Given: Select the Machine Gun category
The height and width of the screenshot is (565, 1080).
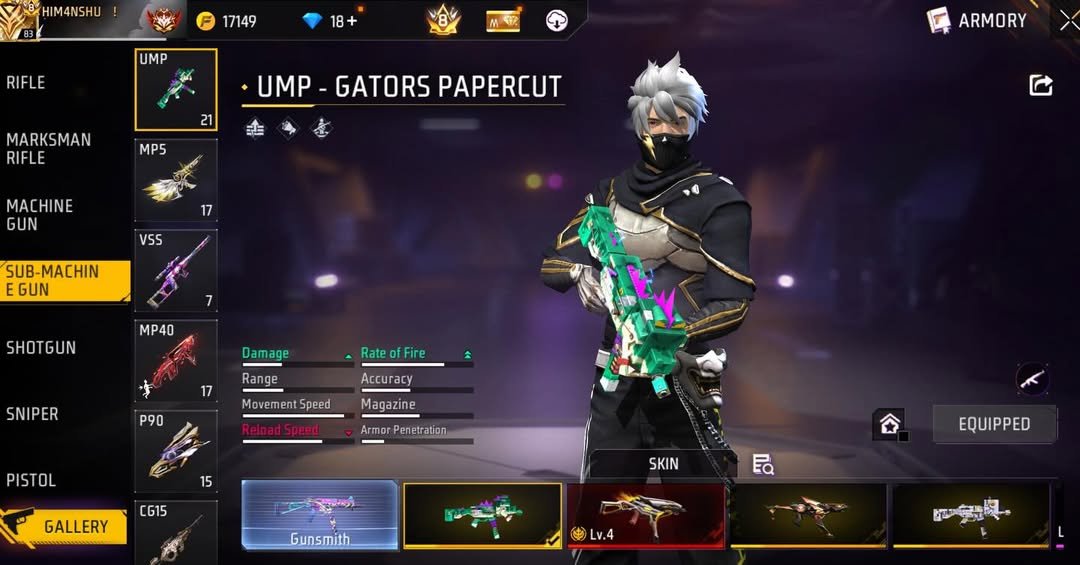Looking at the screenshot, I should tap(40, 215).
